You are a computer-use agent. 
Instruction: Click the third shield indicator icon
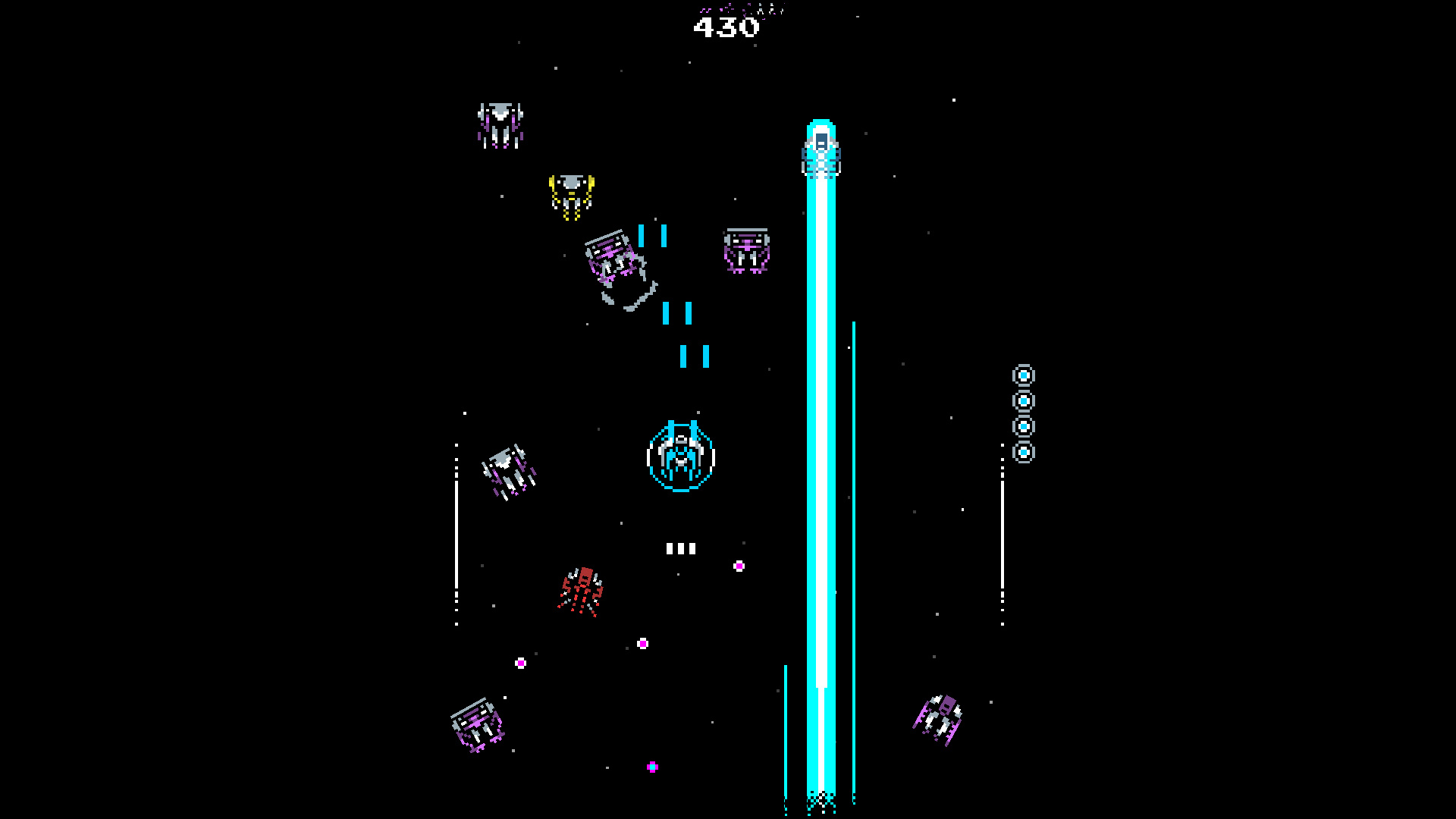point(1025,426)
